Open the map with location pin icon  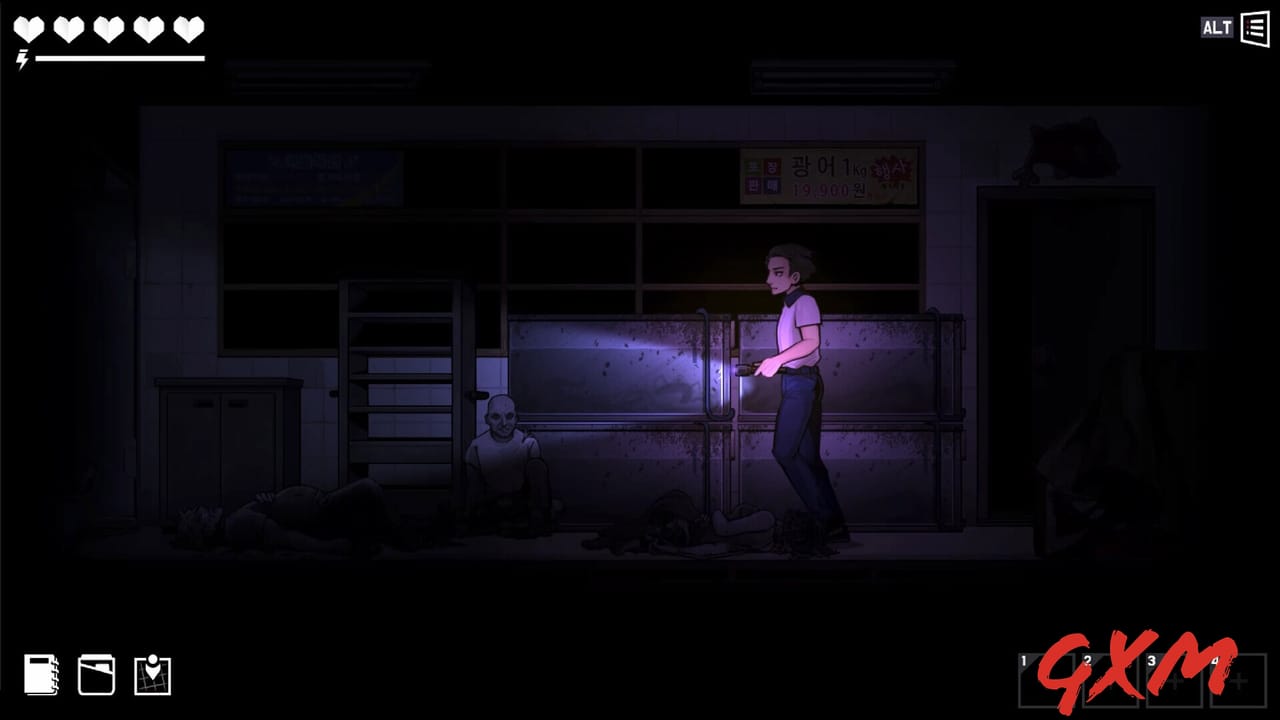coord(152,675)
